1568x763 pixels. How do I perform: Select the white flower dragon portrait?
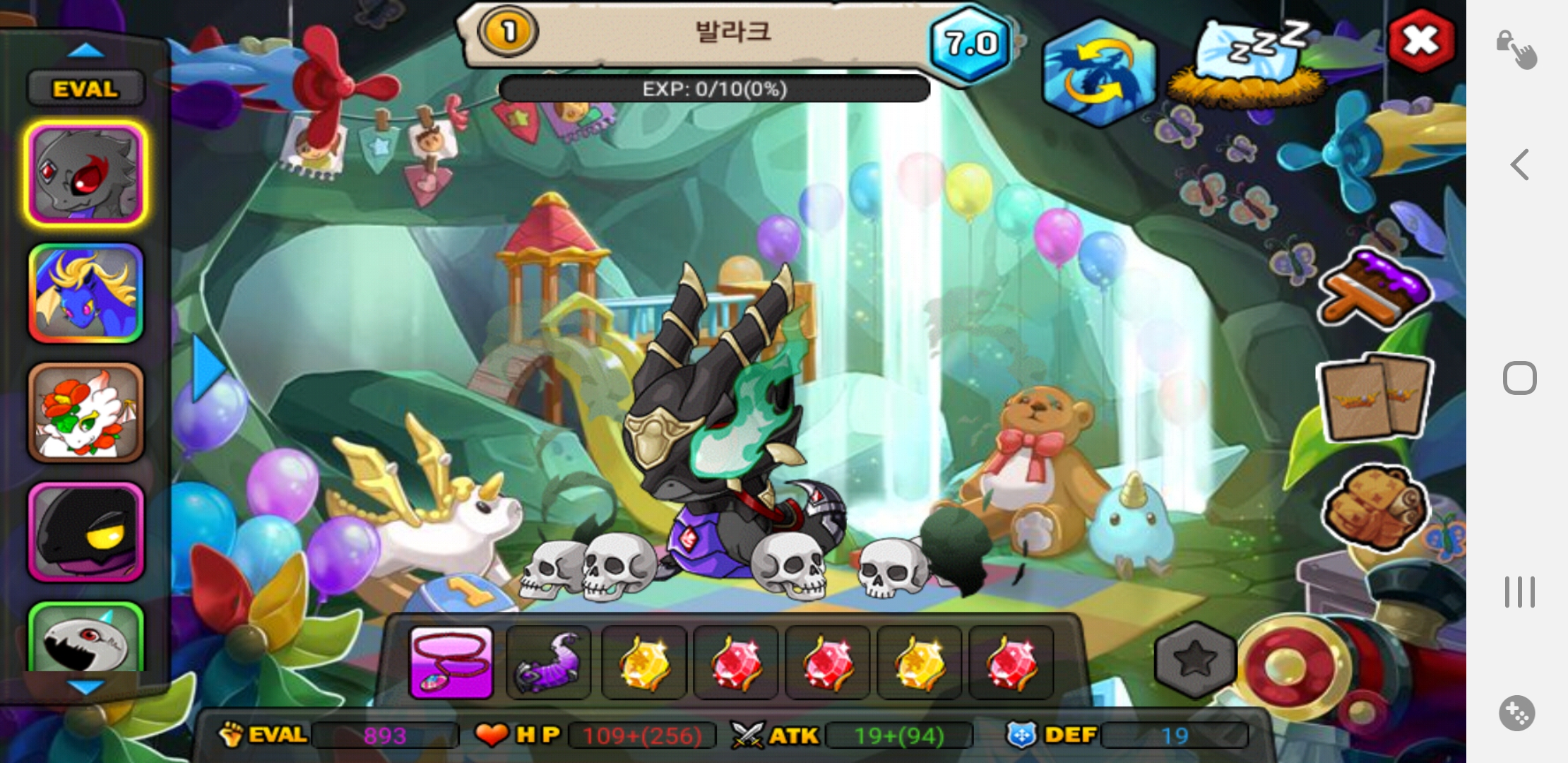86,413
